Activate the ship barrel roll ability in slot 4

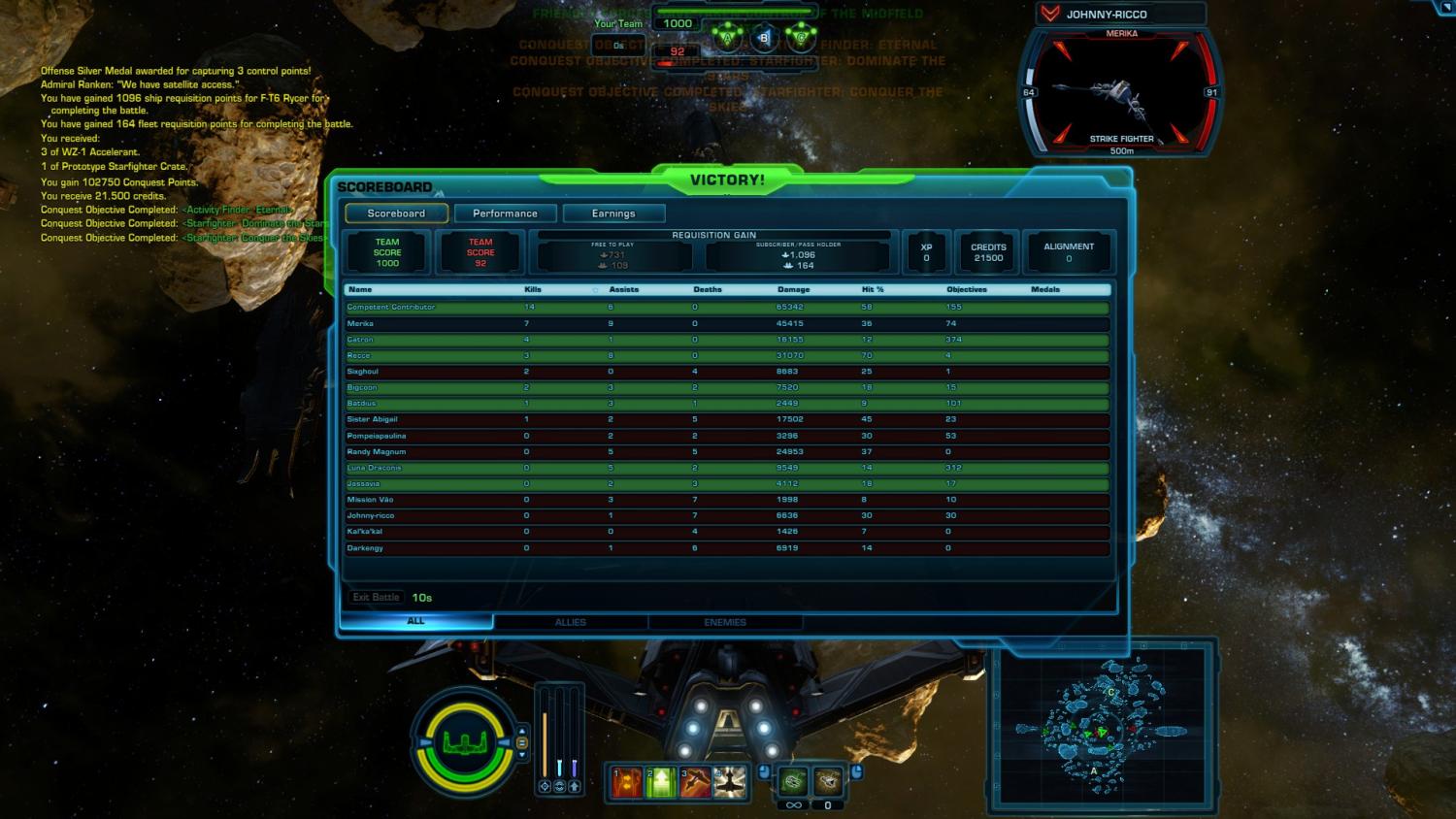coord(729,781)
